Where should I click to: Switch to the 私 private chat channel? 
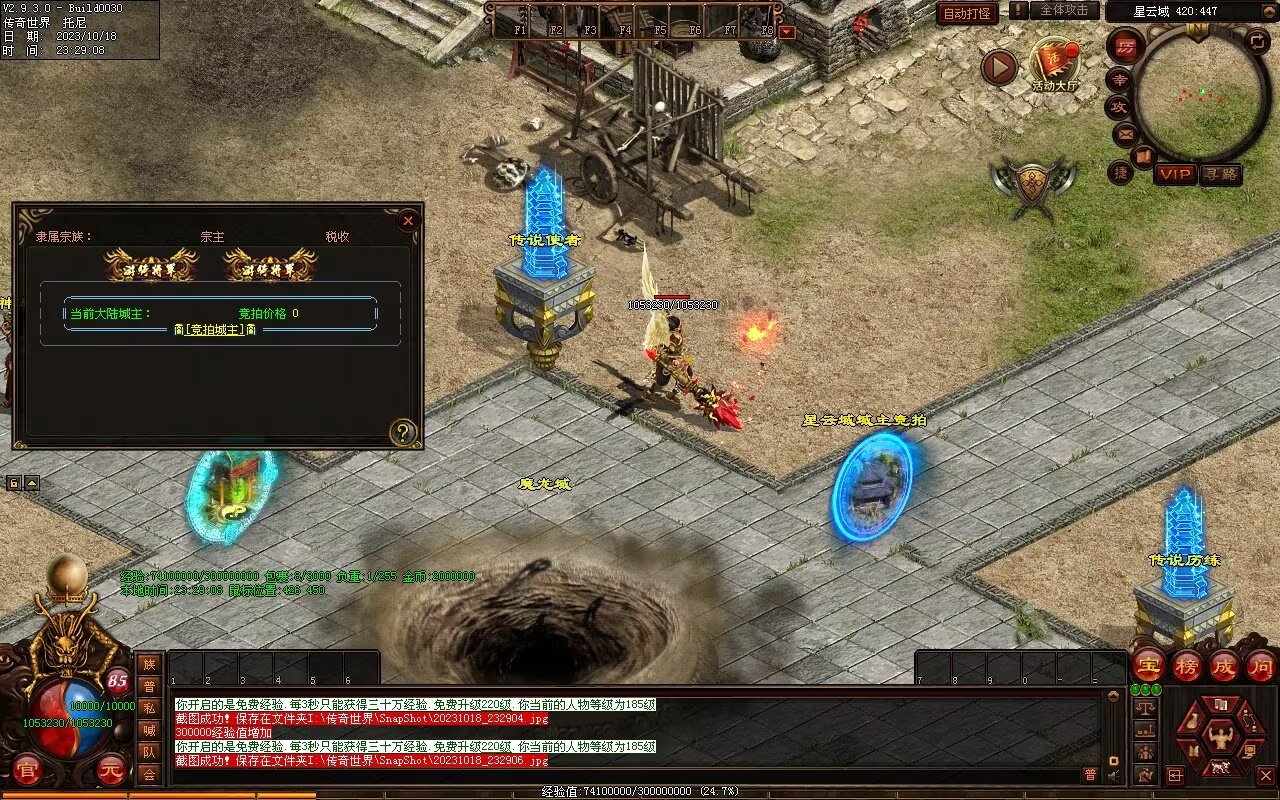pos(149,708)
